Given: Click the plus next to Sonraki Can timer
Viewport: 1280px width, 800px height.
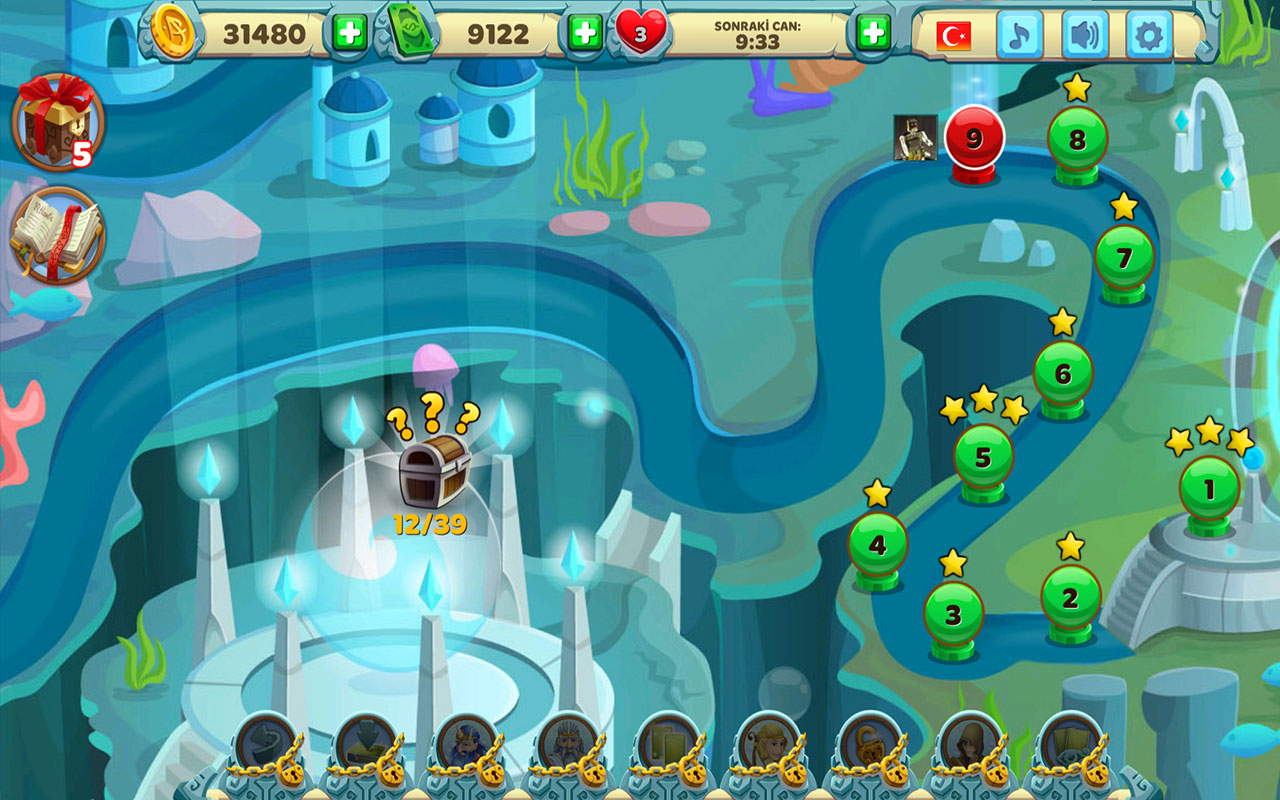Looking at the screenshot, I should point(875,33).
